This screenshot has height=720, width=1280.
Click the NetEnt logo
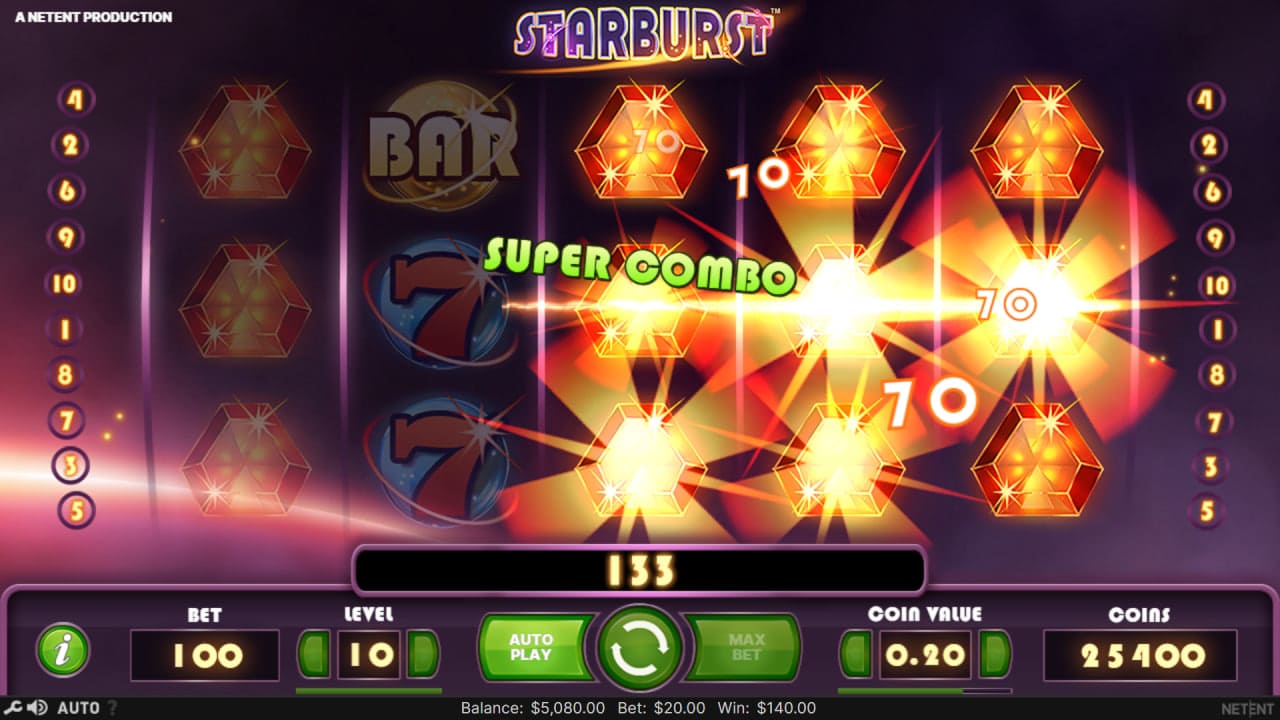(x=1245, y=707)
